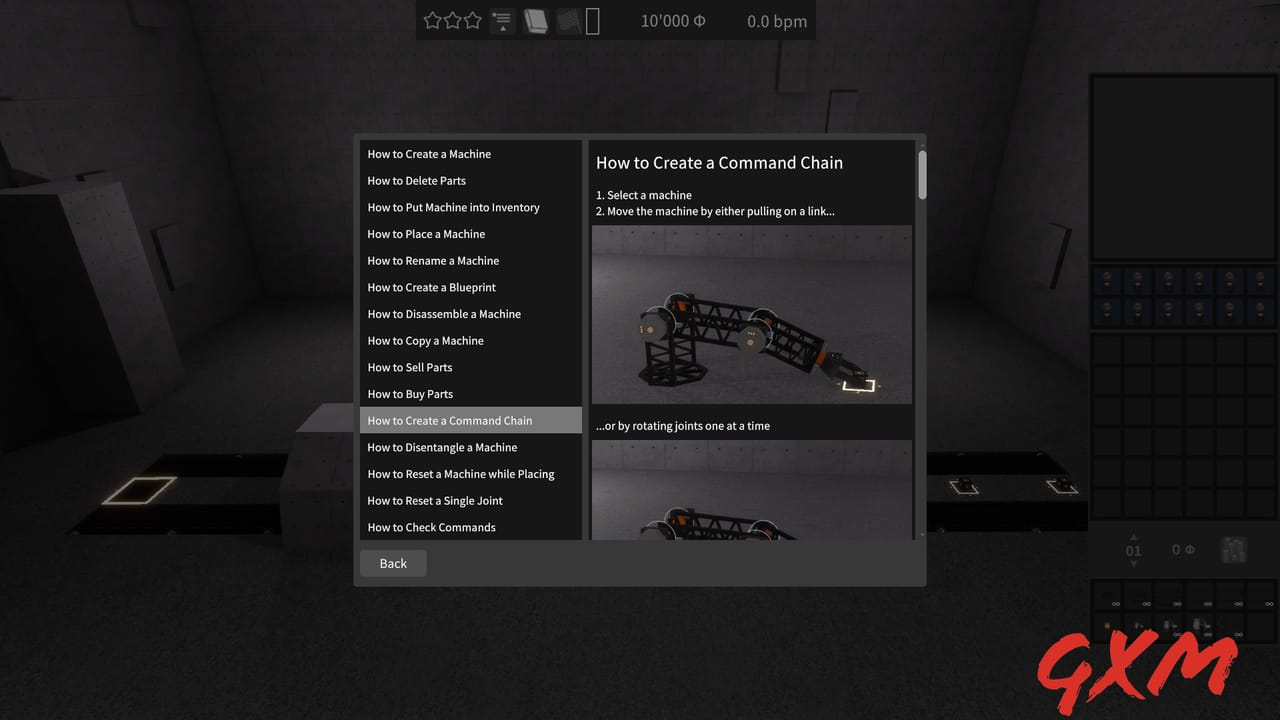Image resolution: width=1280 pixels, height=720 pixels.
Task: Open the light tutorial book icon
Action: click(536, 20)
